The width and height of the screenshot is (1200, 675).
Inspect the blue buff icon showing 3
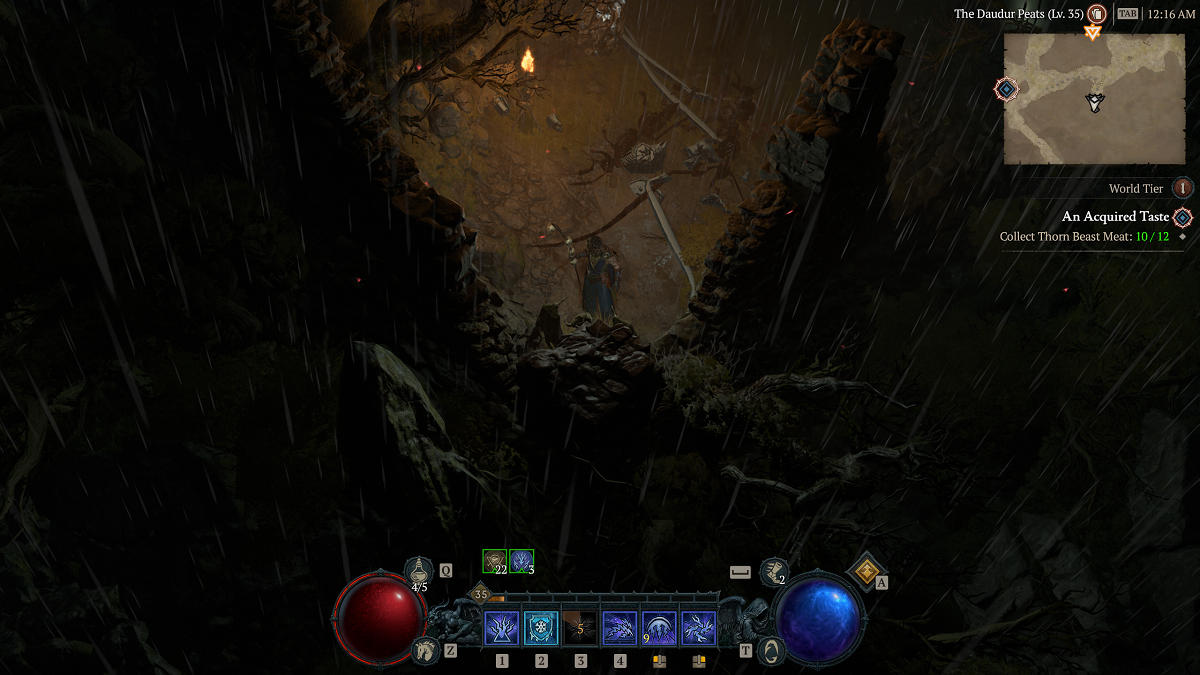tap(521, 561)
